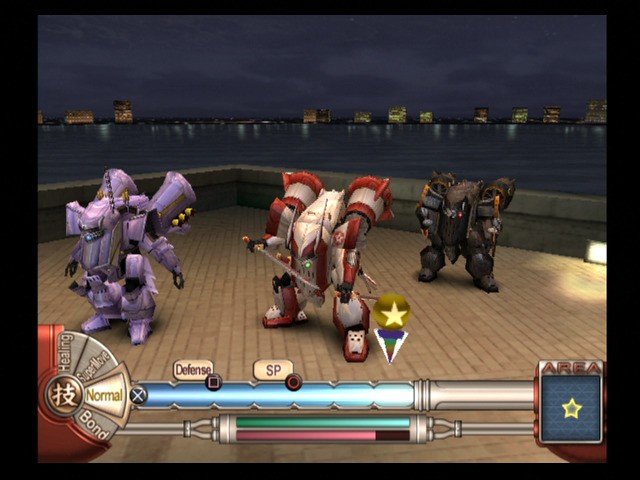Click the kanji skill wheel center
Screen dimensions: 640x480
(64, 394)
